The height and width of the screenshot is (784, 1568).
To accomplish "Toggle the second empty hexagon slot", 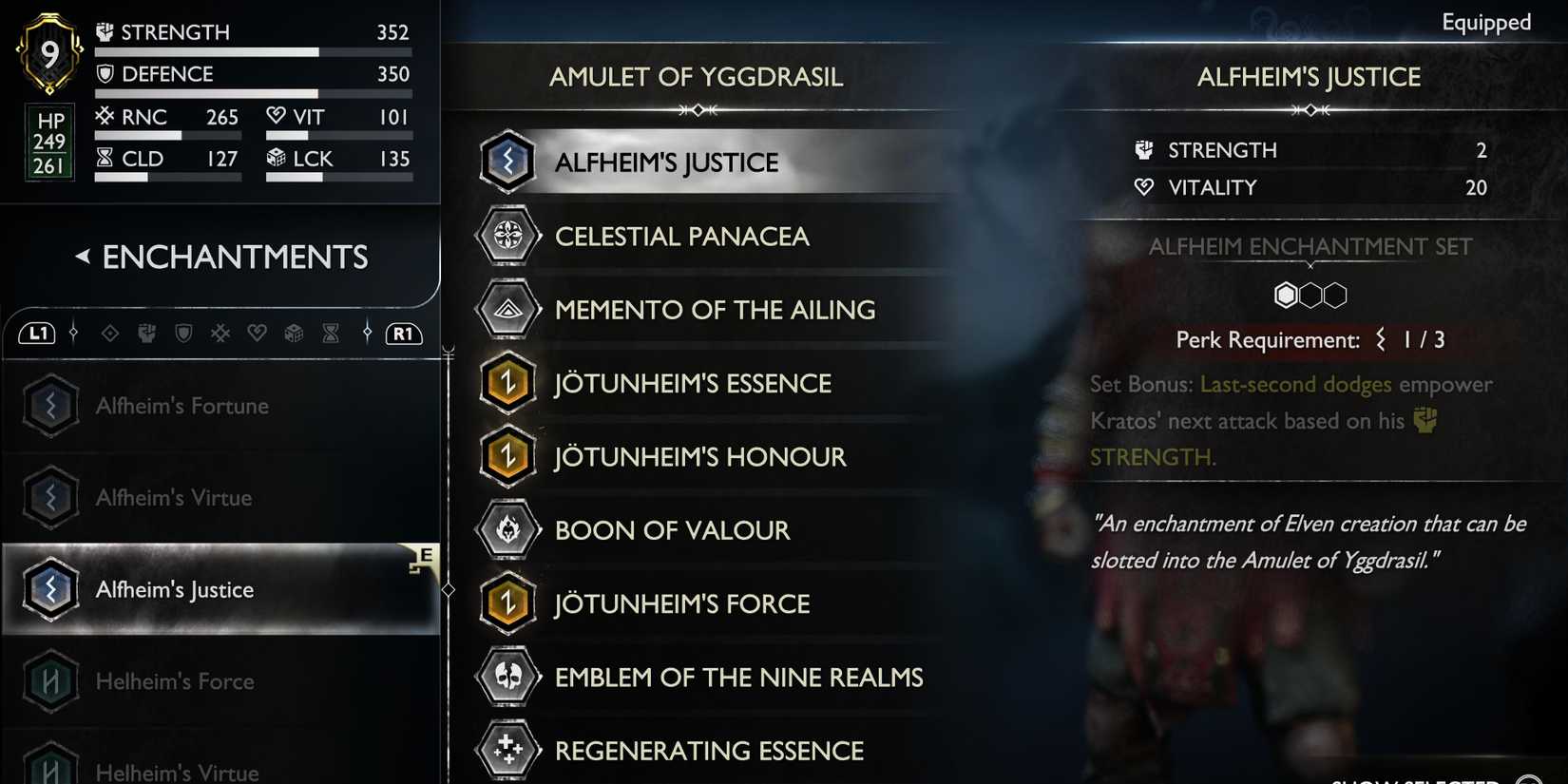I will pyautogui.click(x=1310, y=295).
